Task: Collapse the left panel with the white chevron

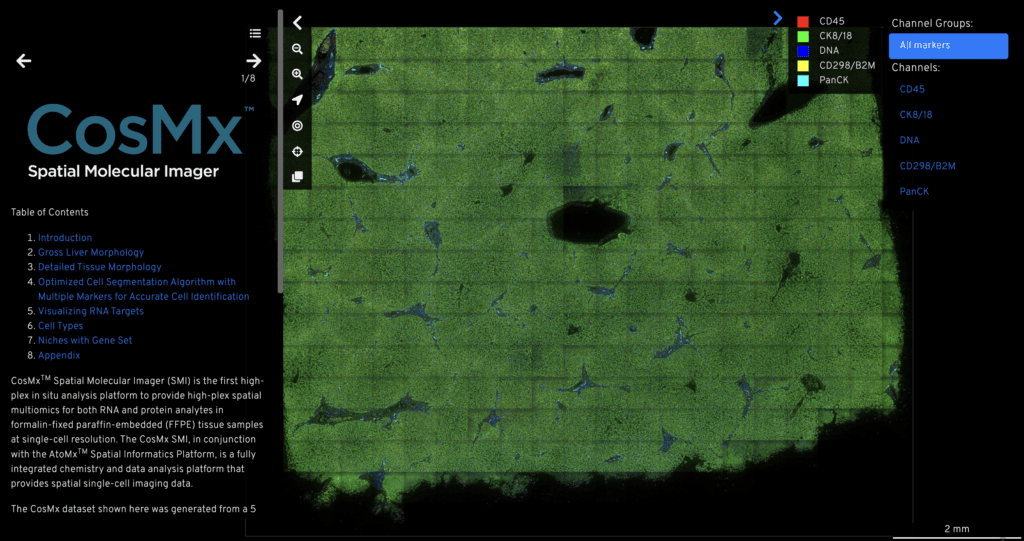Action: click(x=297, y=23)
